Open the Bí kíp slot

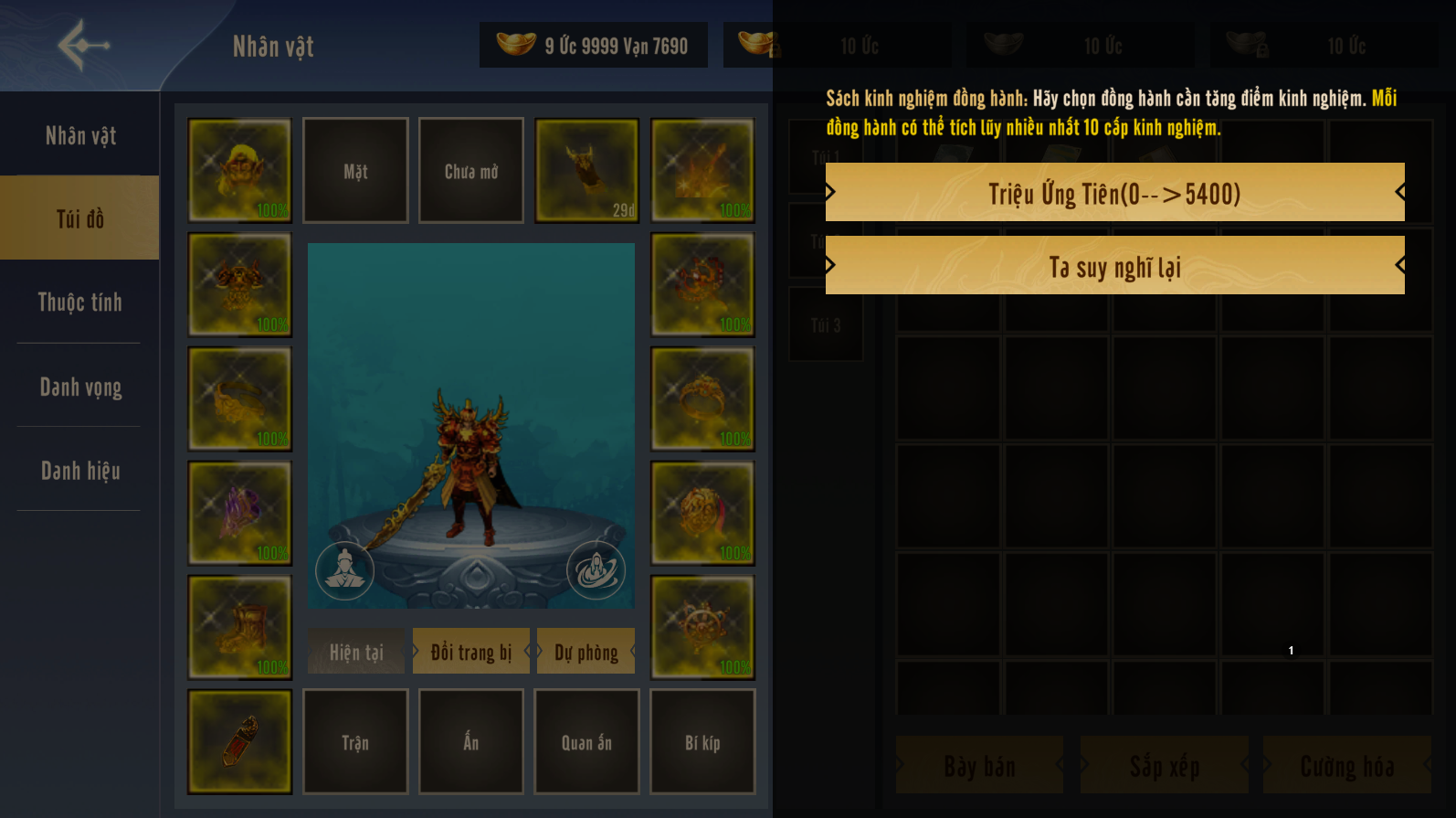click(702, 742)
